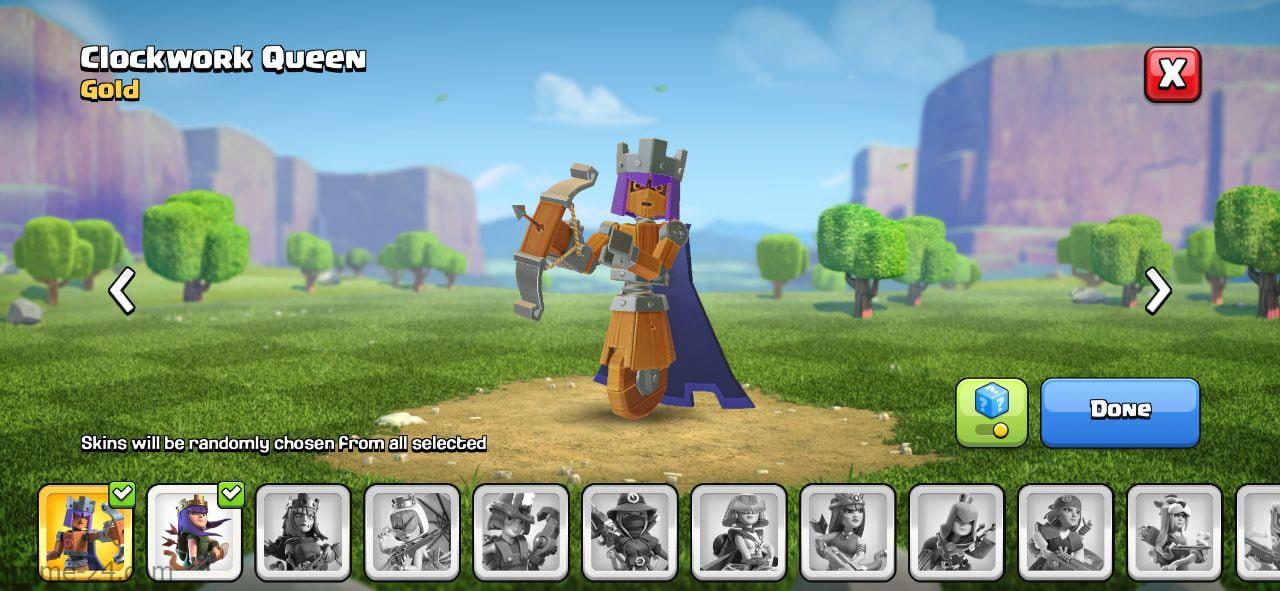
Task: Show the next skin with right arrow
Action: (x=1158, y=291)
